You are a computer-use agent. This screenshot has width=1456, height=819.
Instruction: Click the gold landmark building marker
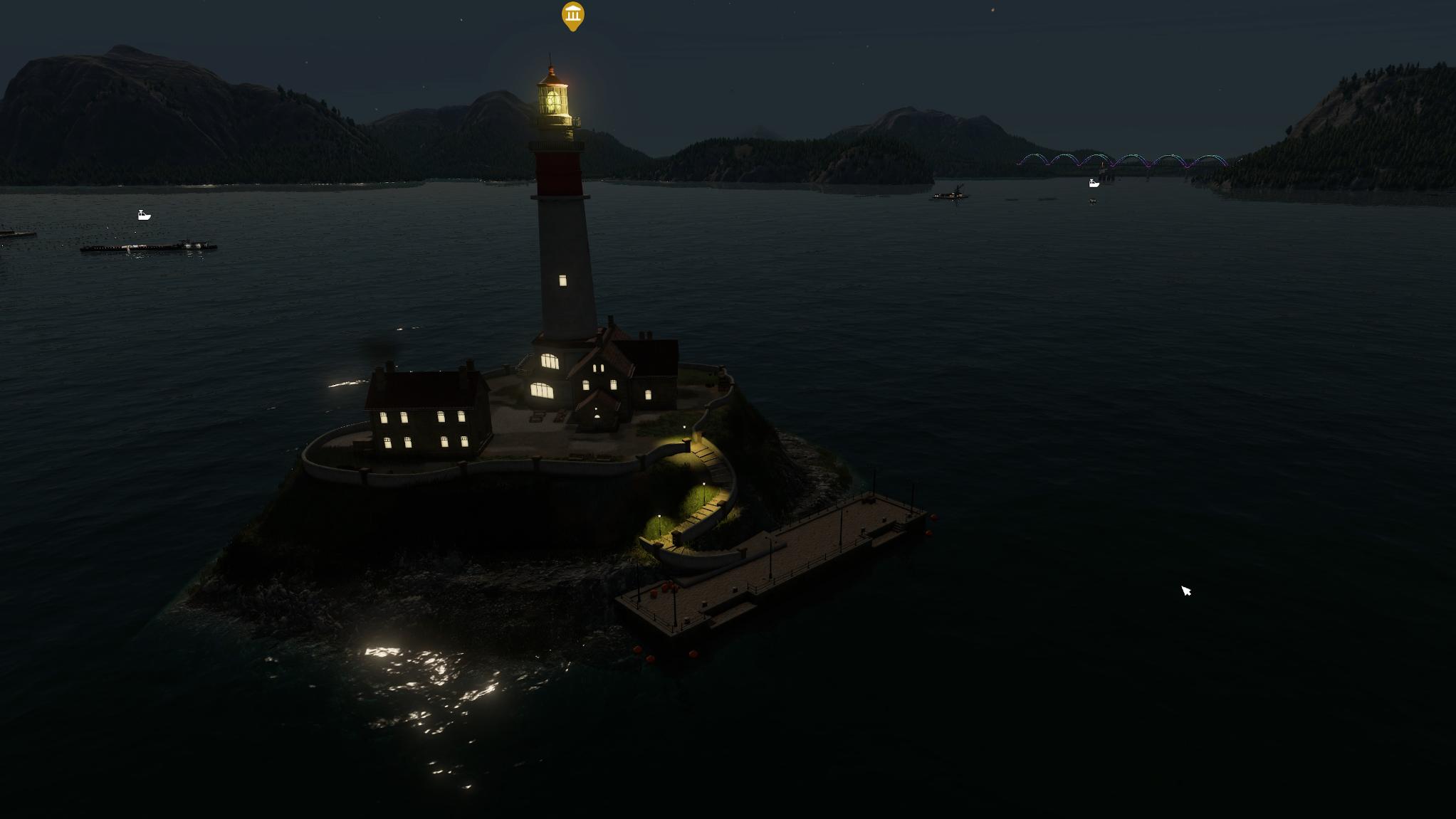pos(573,15)
